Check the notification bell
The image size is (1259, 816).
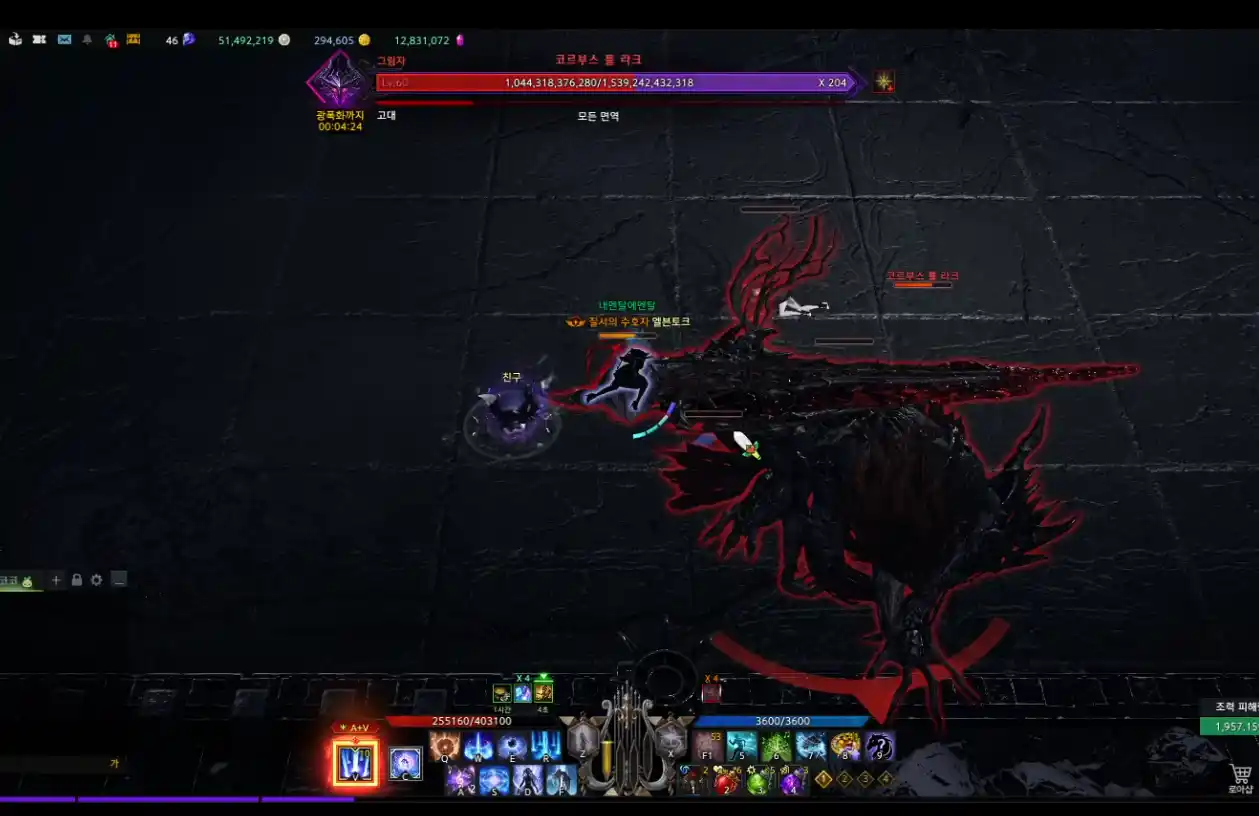click(x=87, y=40)
